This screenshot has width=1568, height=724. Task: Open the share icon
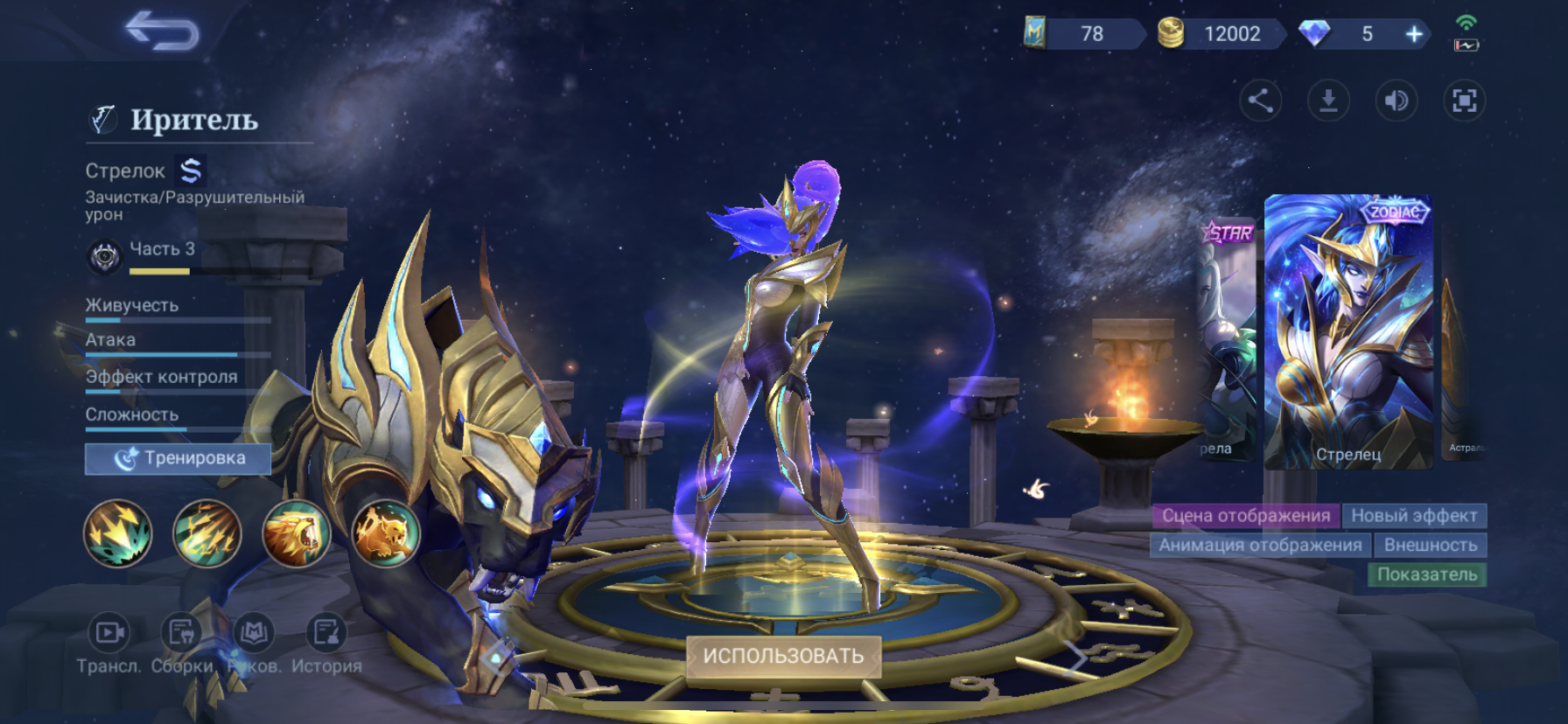[1260, 101]
